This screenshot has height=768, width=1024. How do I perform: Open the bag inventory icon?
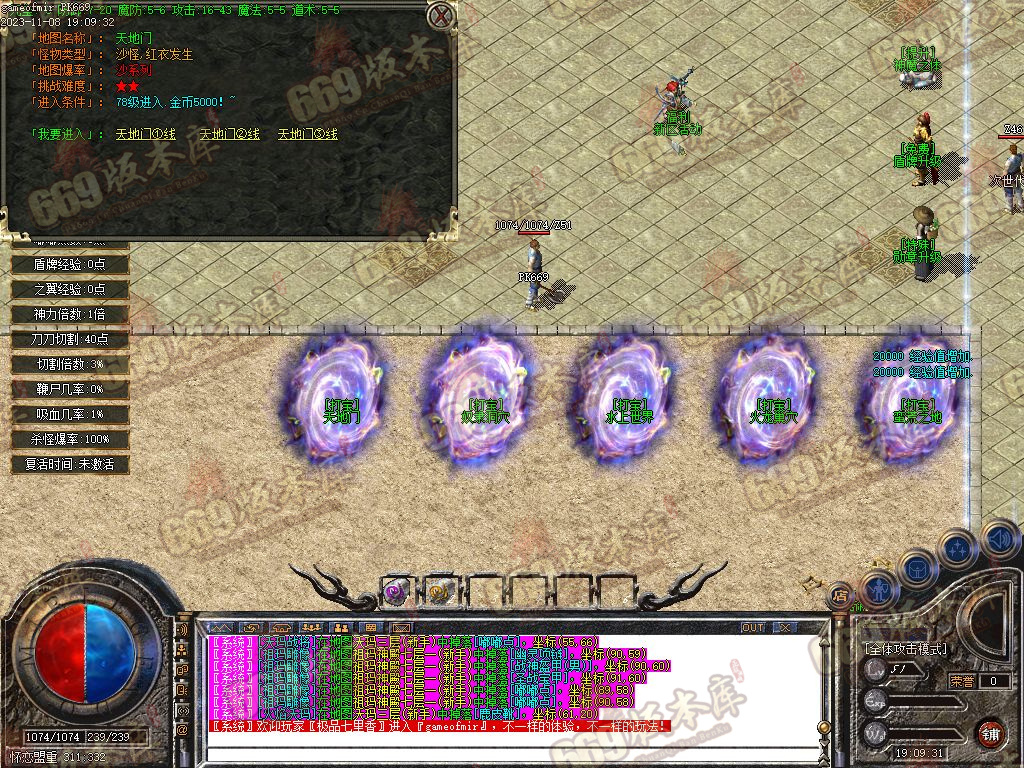point(918,567)
